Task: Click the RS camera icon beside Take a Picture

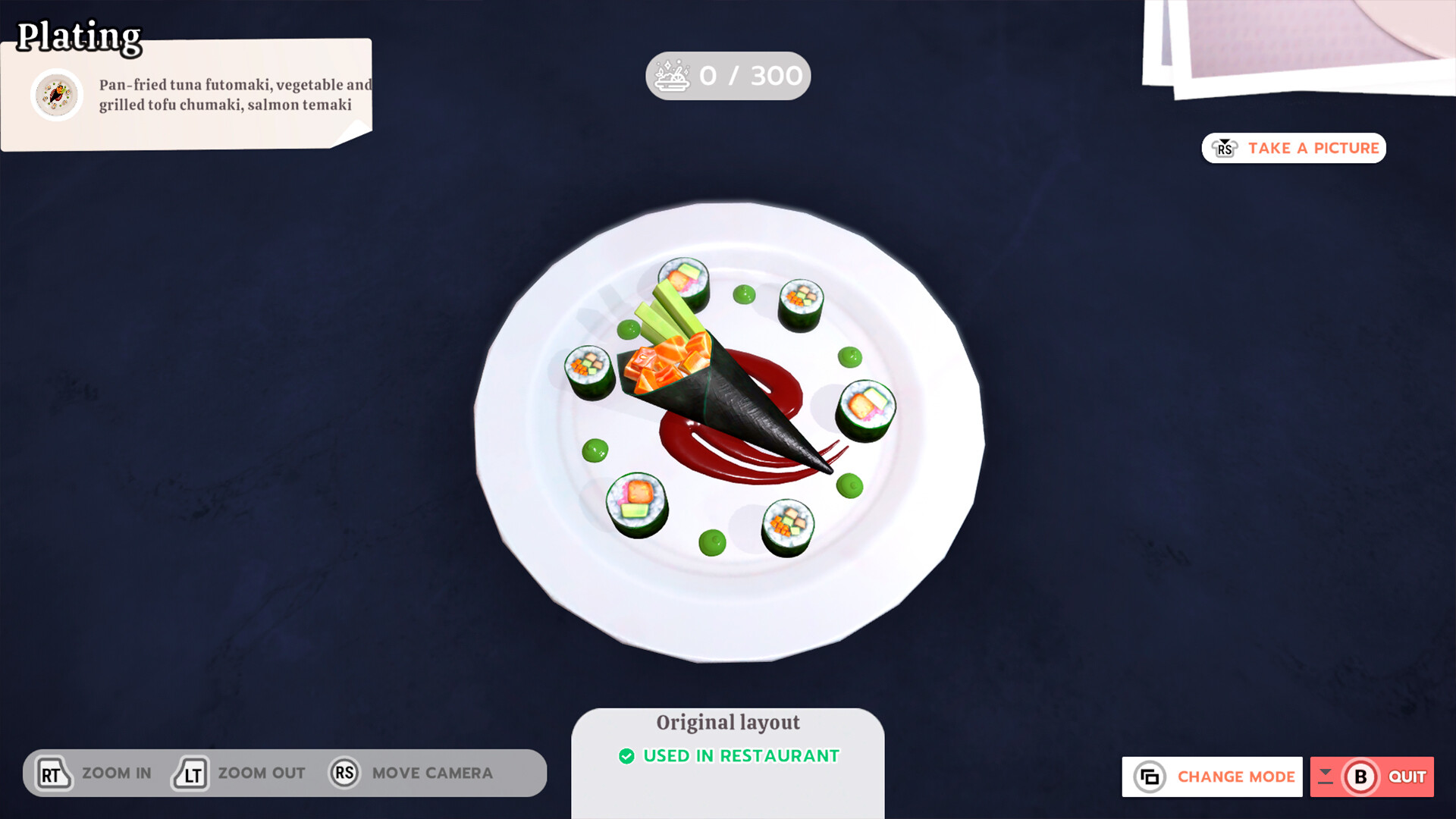Action: 1224,148
